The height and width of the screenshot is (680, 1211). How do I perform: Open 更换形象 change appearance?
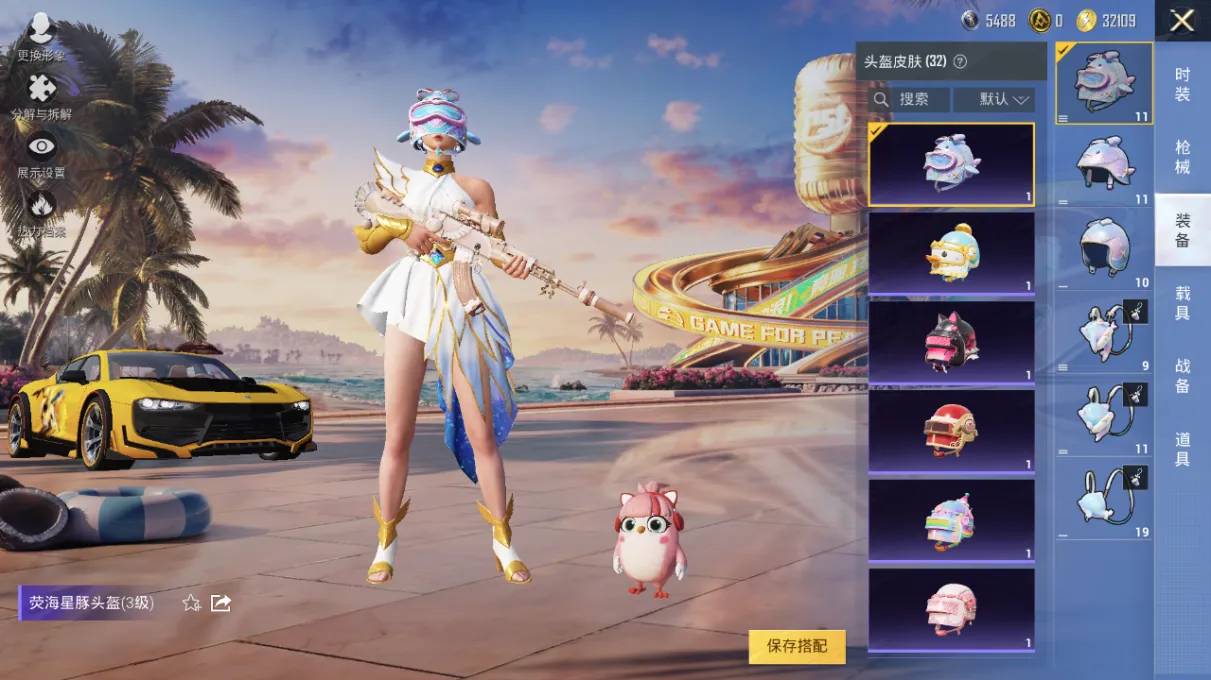coord(41,37)
